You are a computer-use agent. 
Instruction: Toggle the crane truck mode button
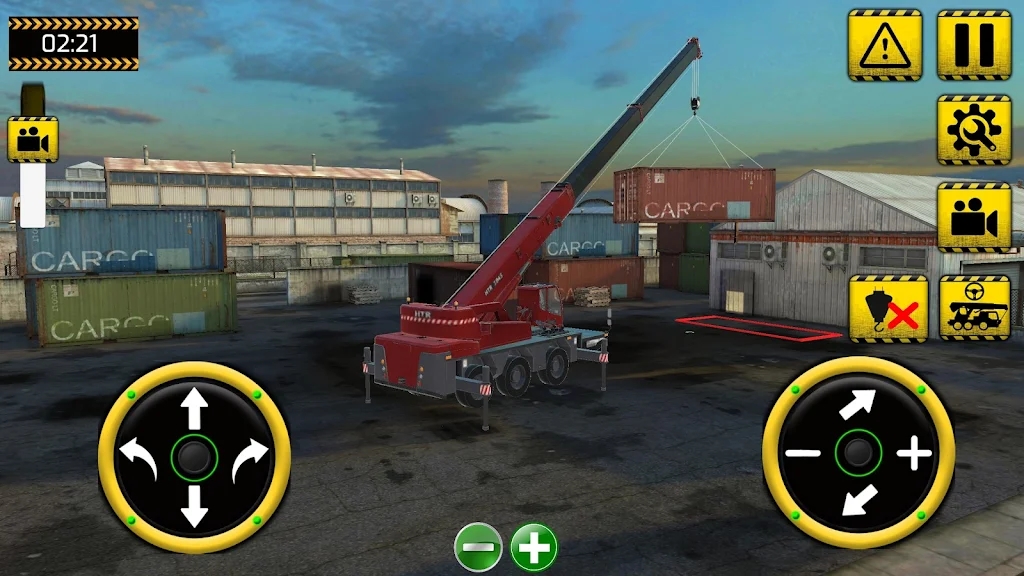[x=974, y=308]
